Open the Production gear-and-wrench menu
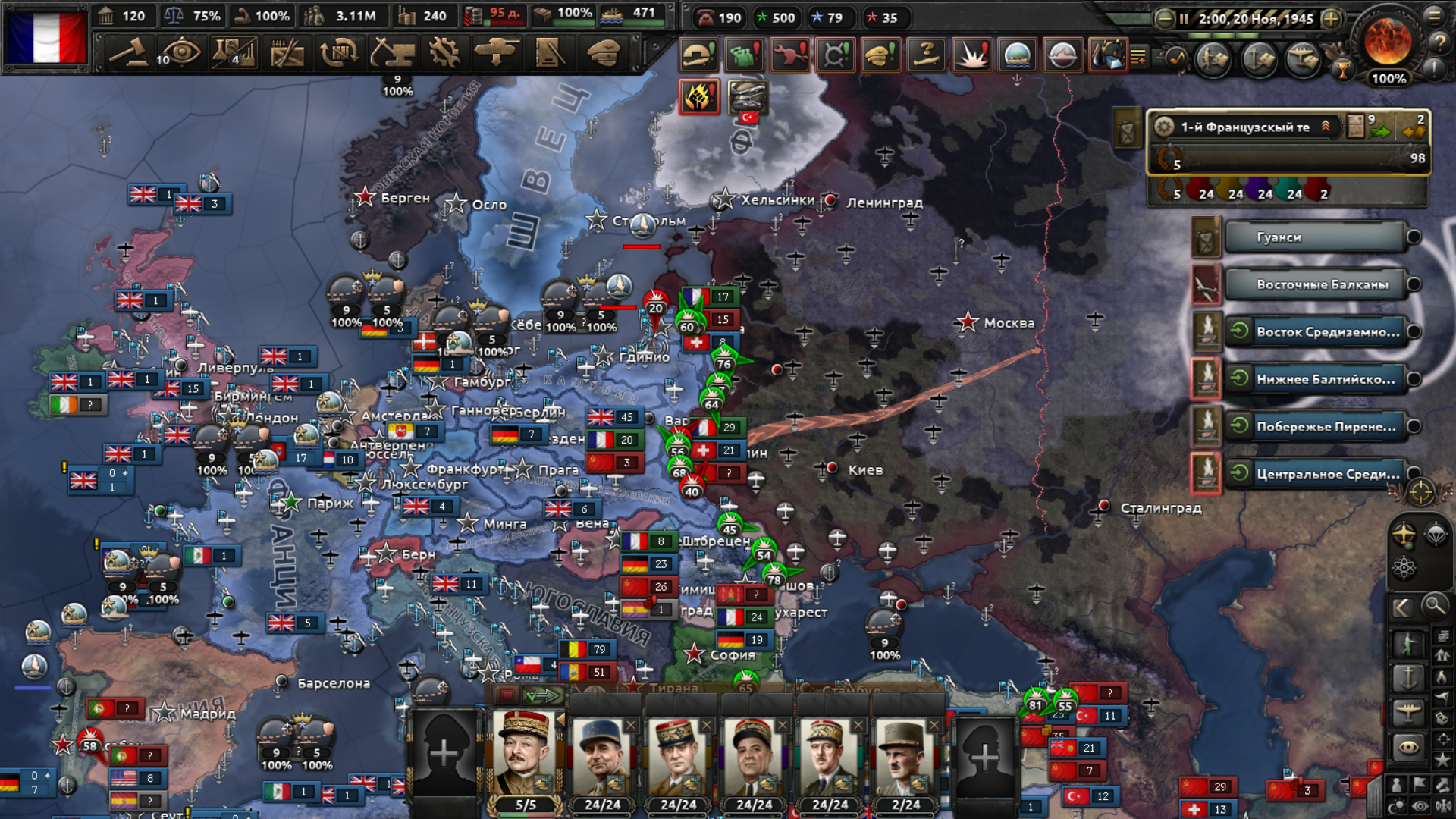Screen dimensions: 1456x819 coord(444,53)
